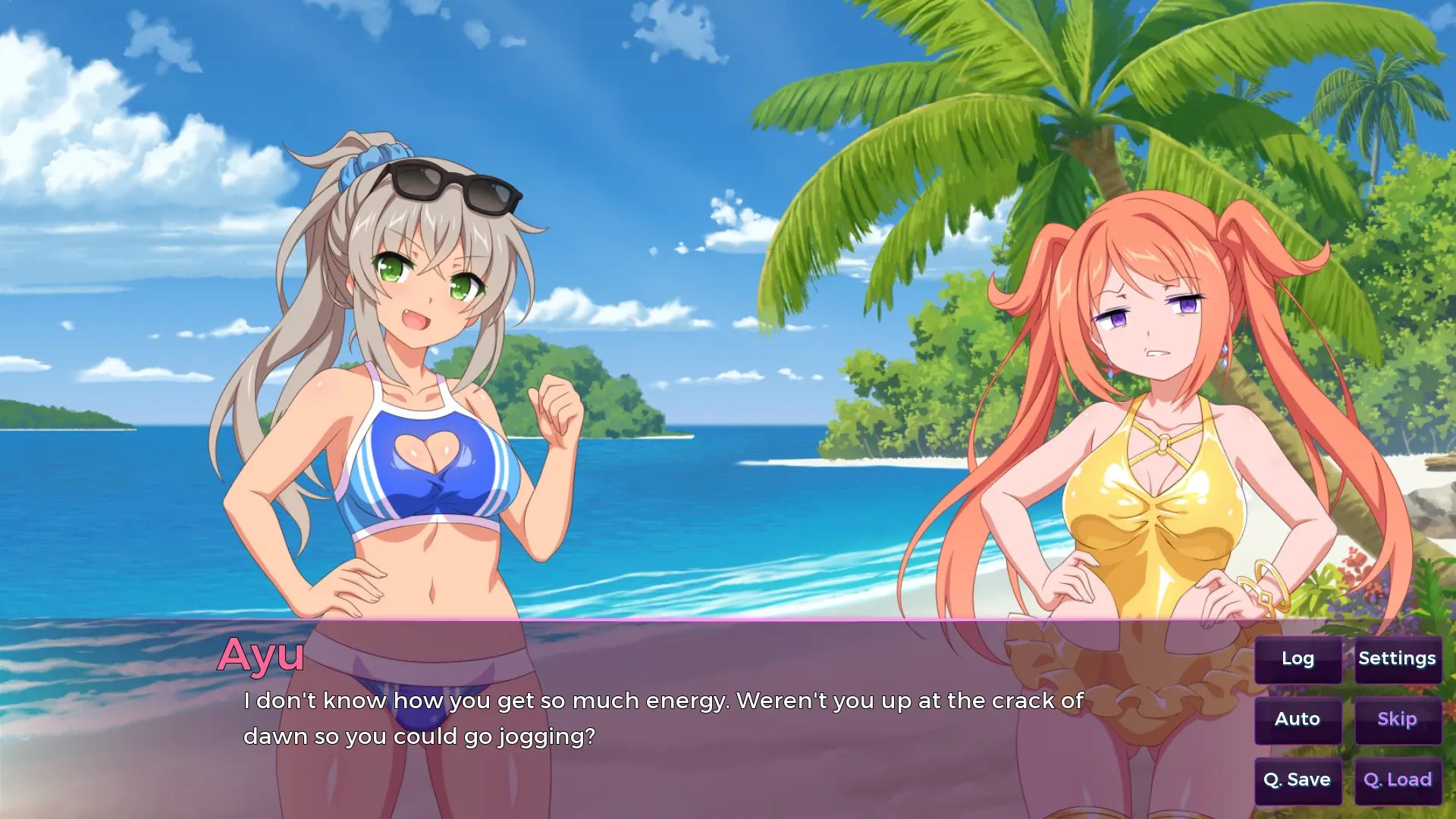Quick load with Q. Load

[x=1397, y=780]
